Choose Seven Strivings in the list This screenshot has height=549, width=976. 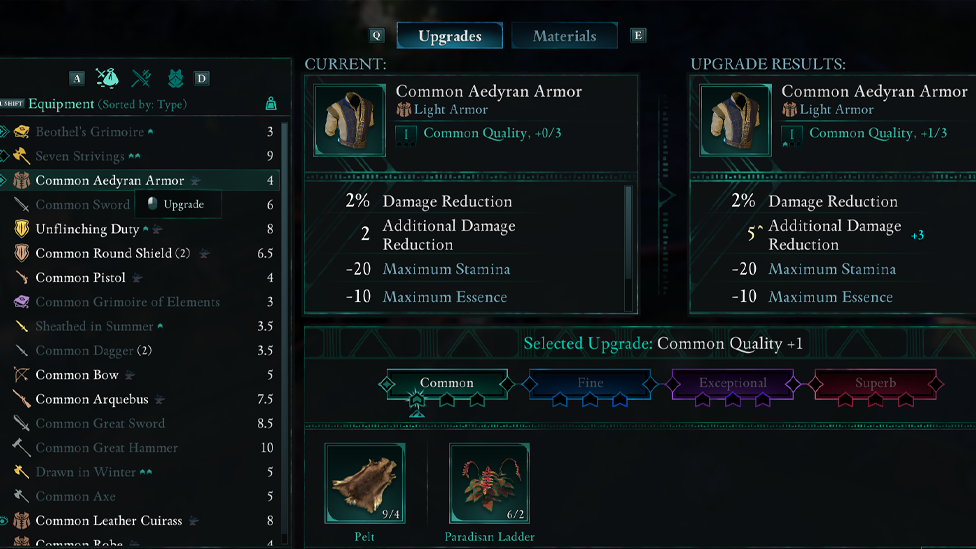click(80, 156)
